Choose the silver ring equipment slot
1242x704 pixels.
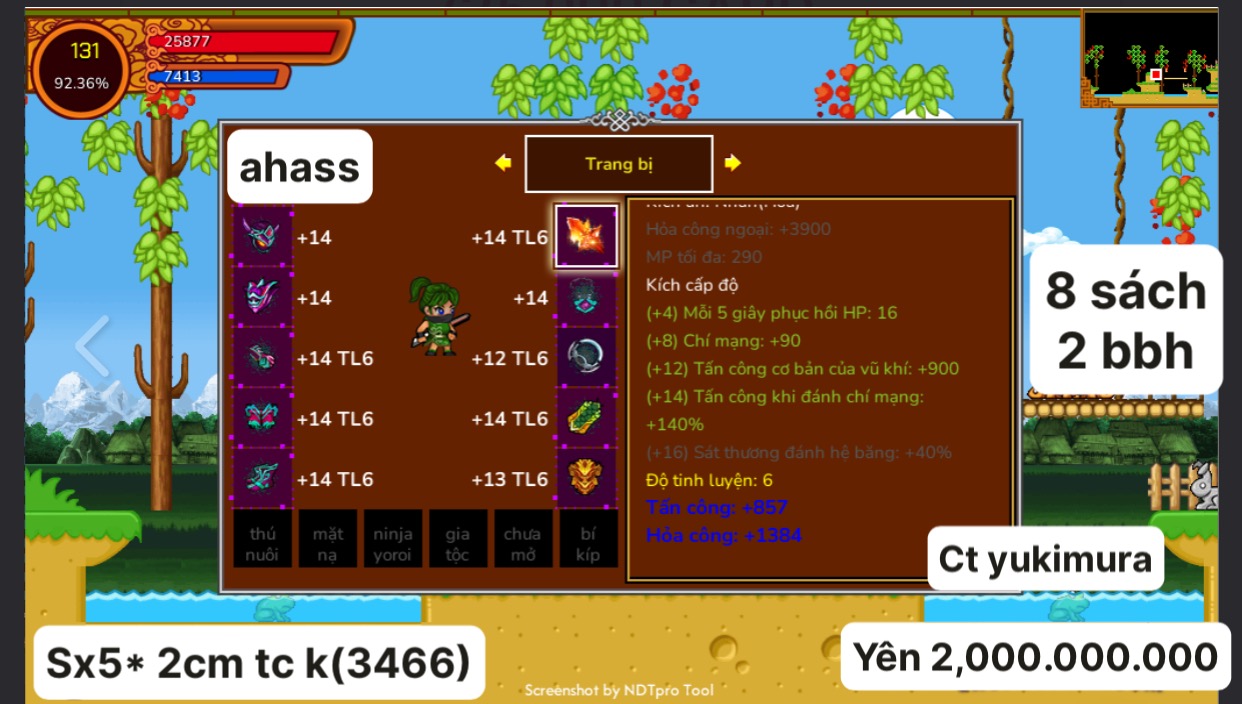click(x=586, y=358)
